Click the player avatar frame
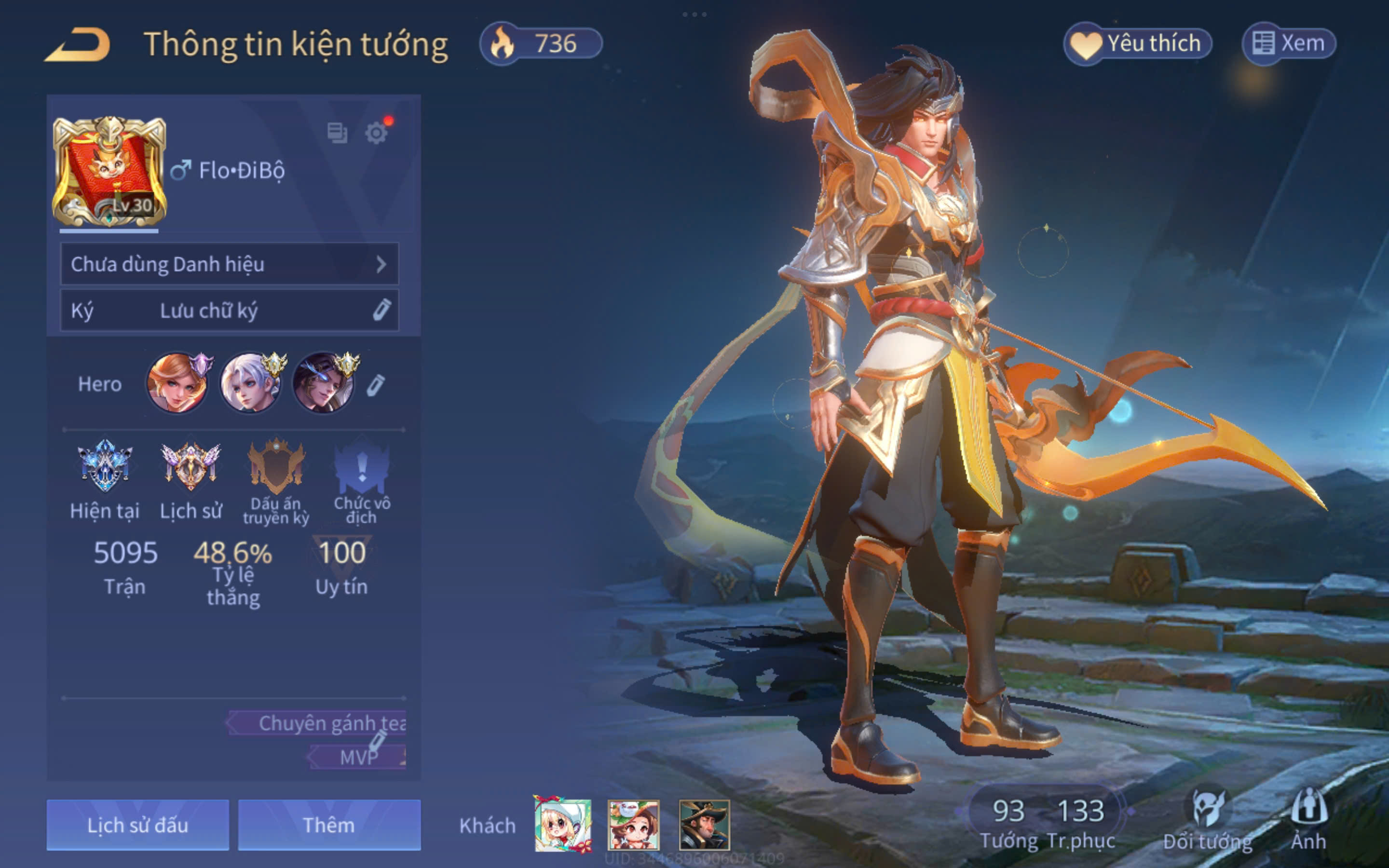The width and height of the screenshot is (1389, 868). click(109, 172)
